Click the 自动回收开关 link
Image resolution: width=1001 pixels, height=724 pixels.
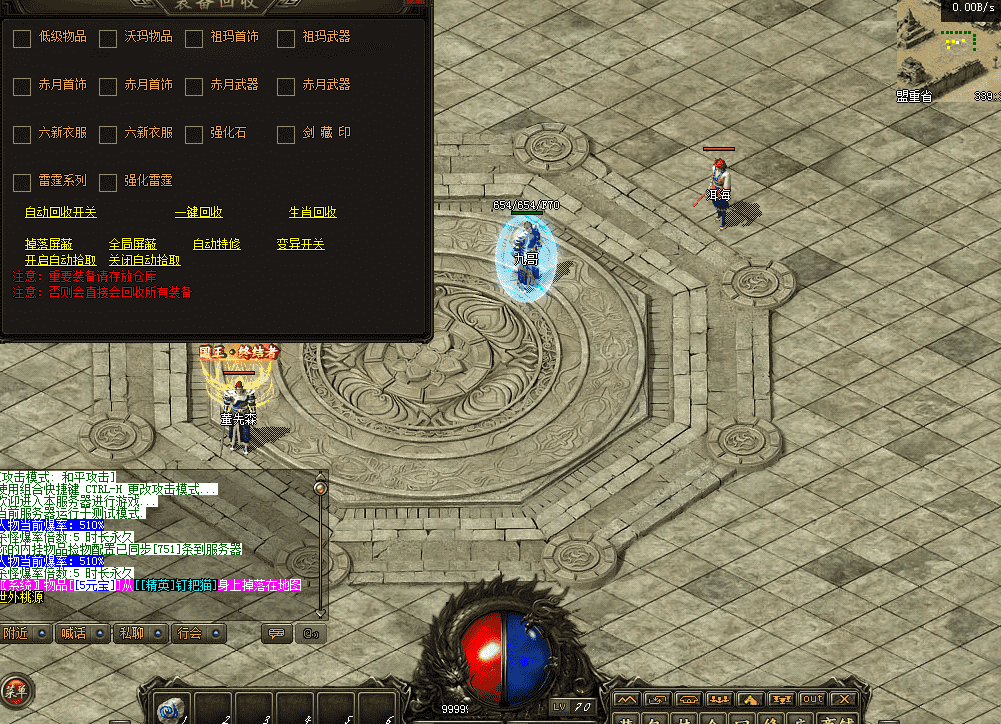pyautogui.click(x=61, y=213)
